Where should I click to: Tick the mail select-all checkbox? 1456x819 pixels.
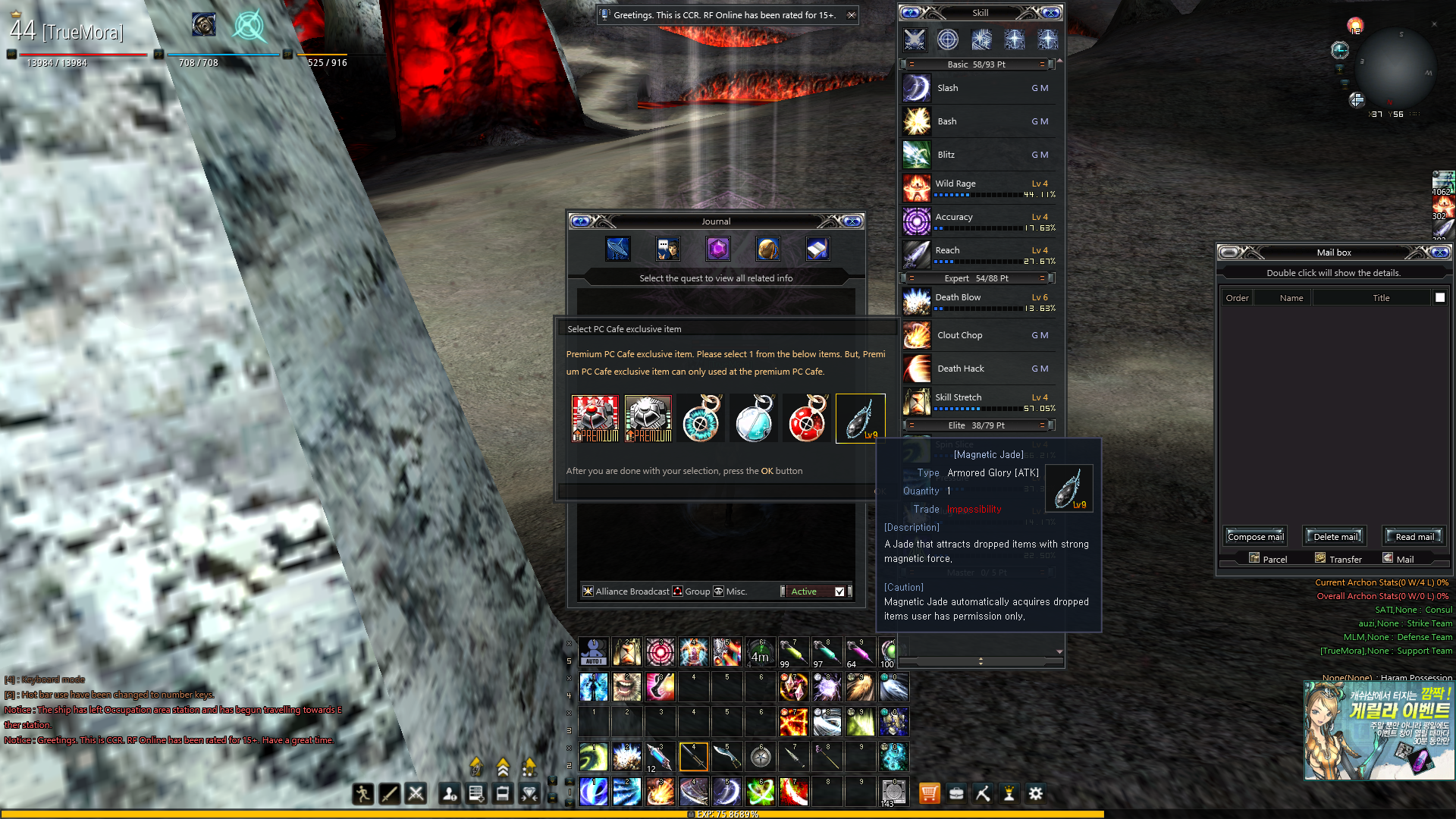pyautogui.click(x=1440, y=297)
